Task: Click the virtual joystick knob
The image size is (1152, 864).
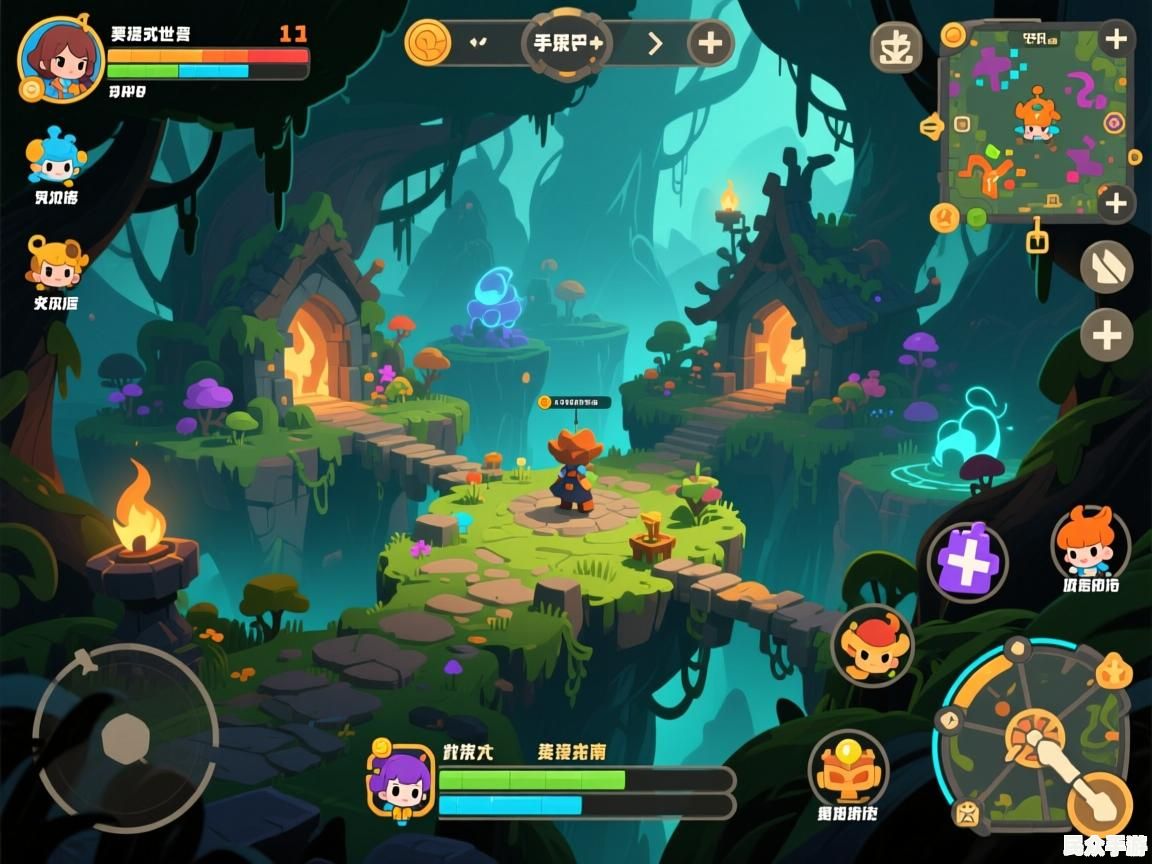Action: coord(126,739)
